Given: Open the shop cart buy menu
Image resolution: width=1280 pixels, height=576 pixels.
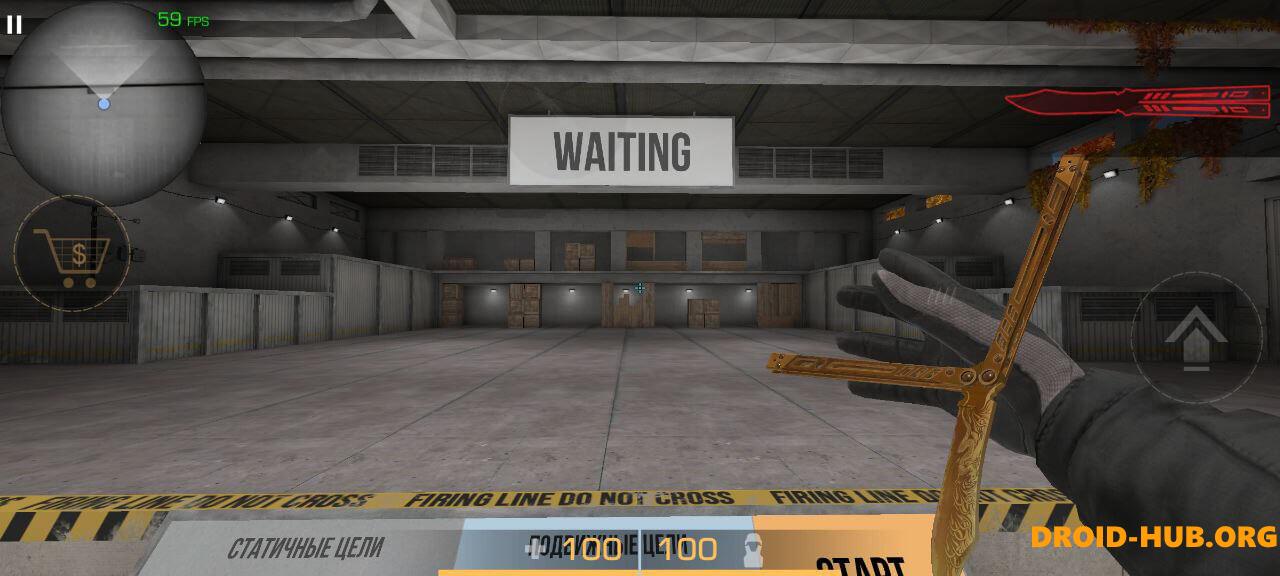Looking at the screenshot, I should click(x=72, y=254).
